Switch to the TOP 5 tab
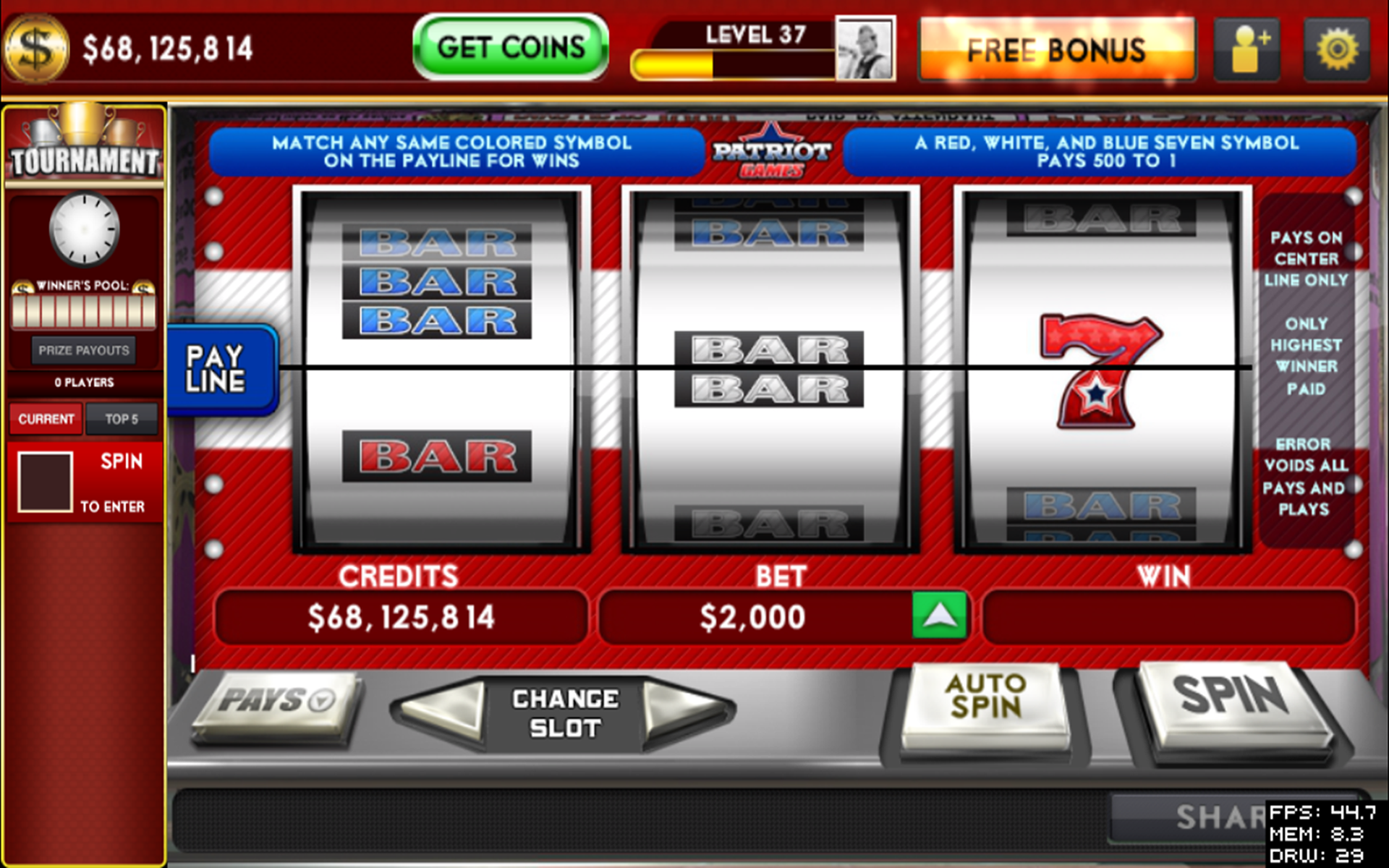The height and width of the screenshot is (868, 1389). (x=122, y=419)
